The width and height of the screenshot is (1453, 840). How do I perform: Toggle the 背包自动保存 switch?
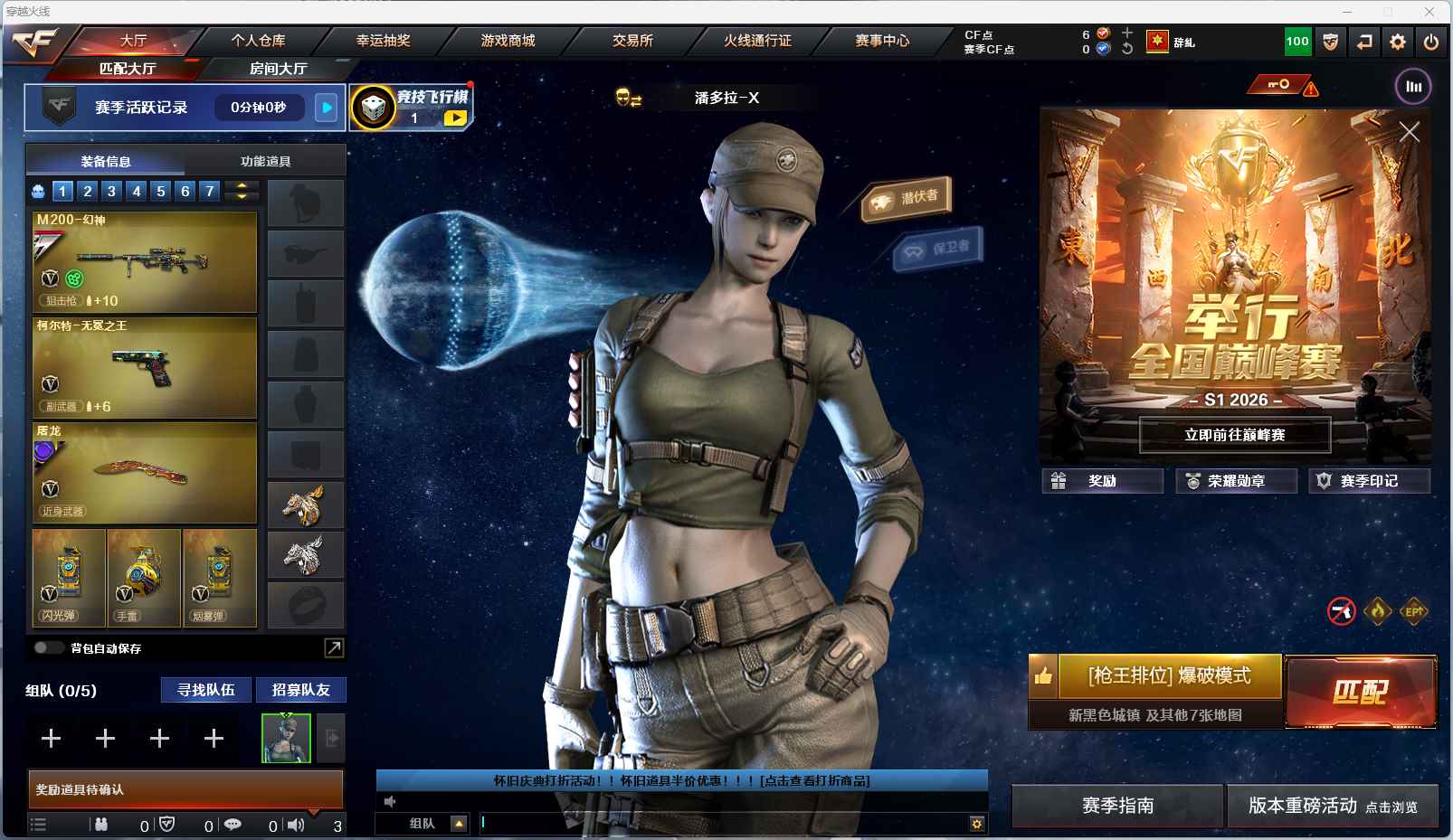pos(48,647)
